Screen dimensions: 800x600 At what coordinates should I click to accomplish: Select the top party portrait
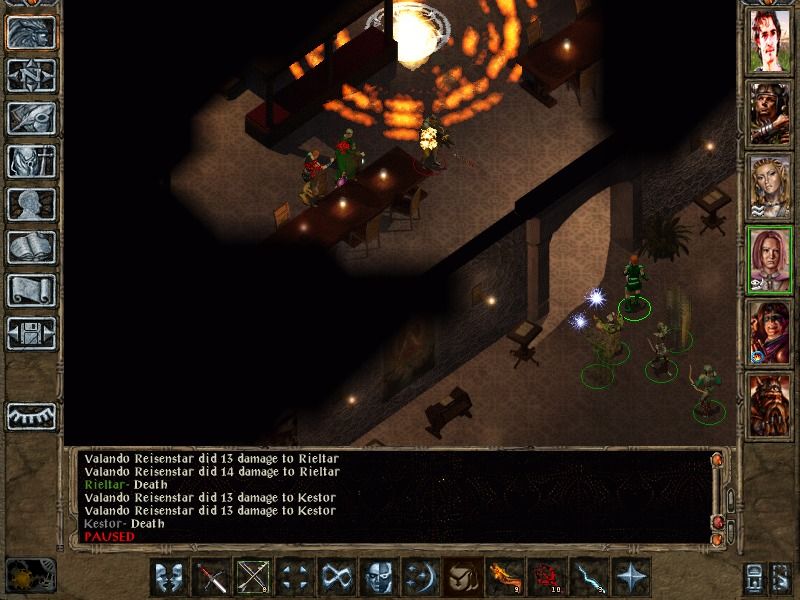pos(769,43)
